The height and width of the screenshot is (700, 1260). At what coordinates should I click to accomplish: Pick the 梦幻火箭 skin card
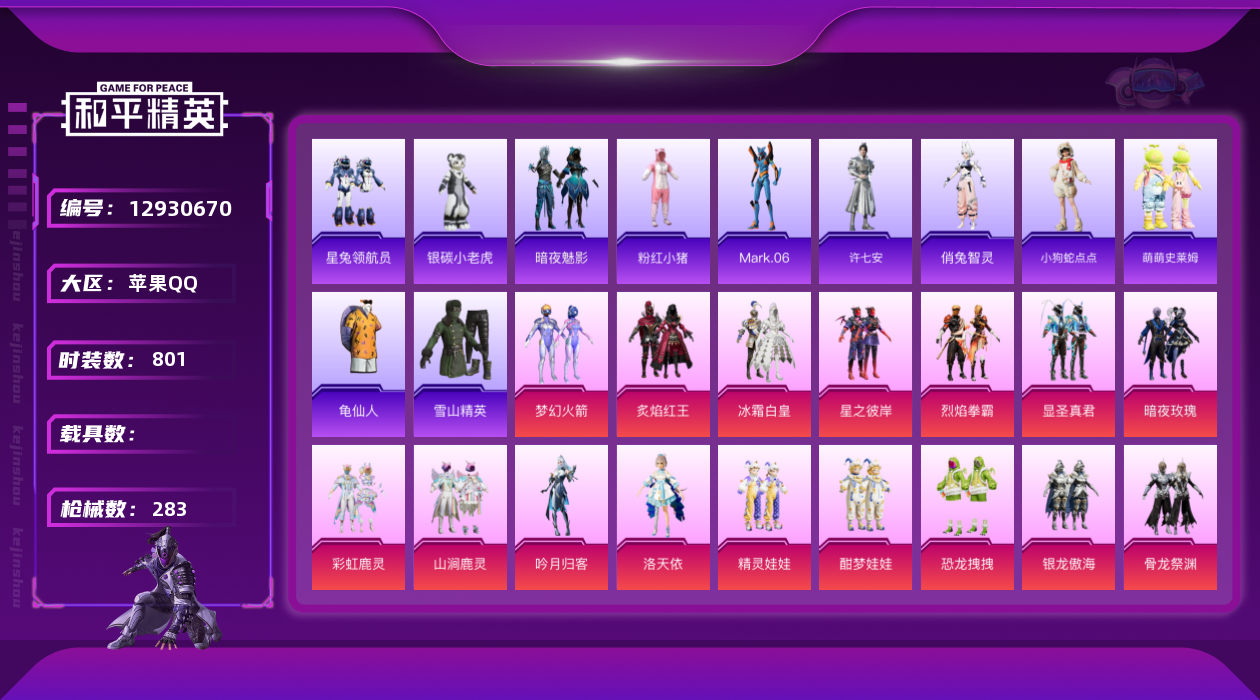click(561, 364)
